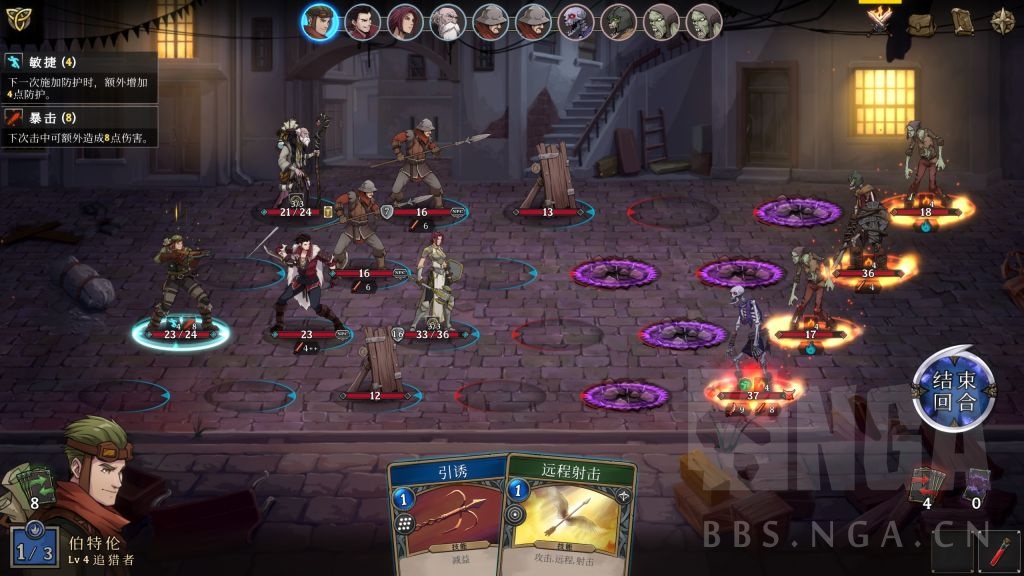1024x576 pixels.
Task: Open the knot emblem main menu
Action: pos(19,18)
